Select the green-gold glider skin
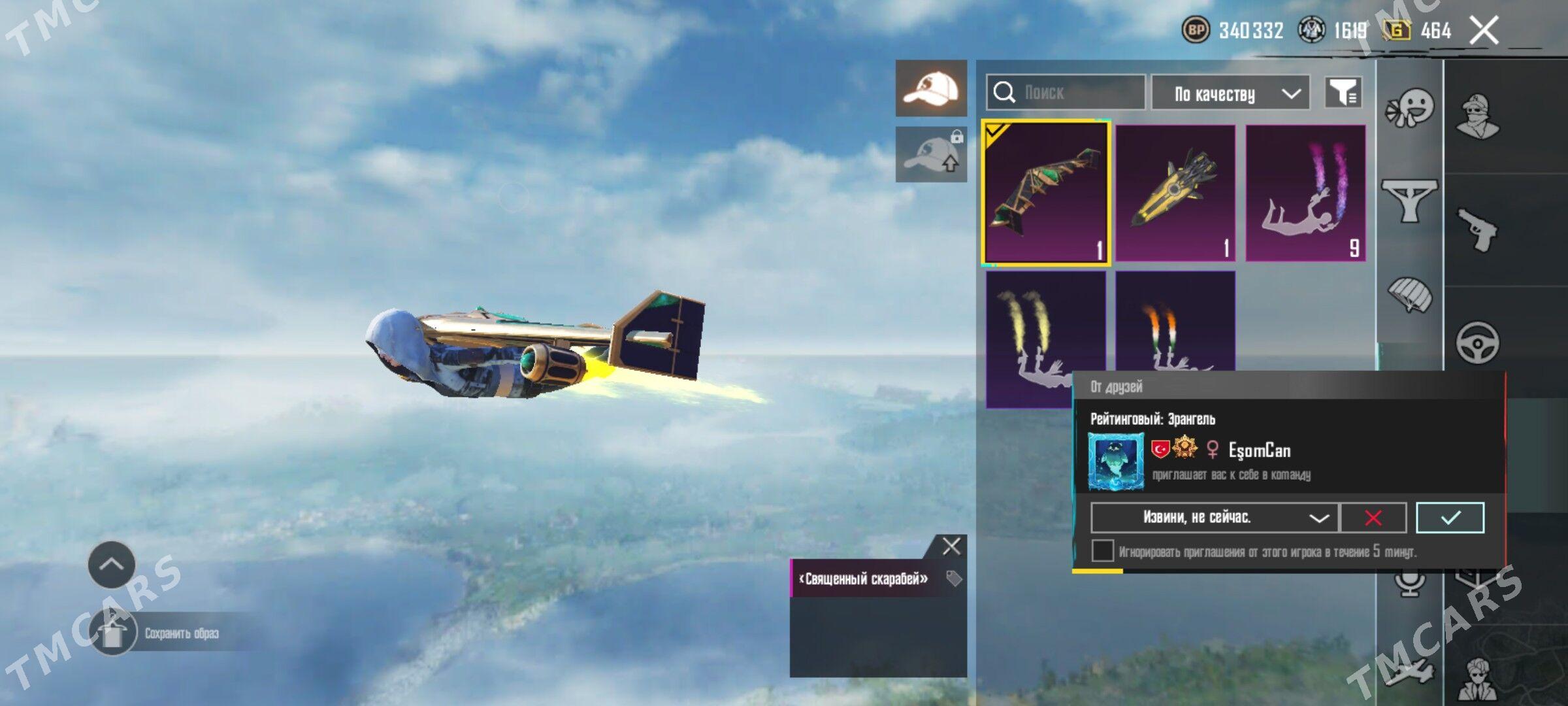This screenshot has width=1568, height=706. tap(1045, 193)
